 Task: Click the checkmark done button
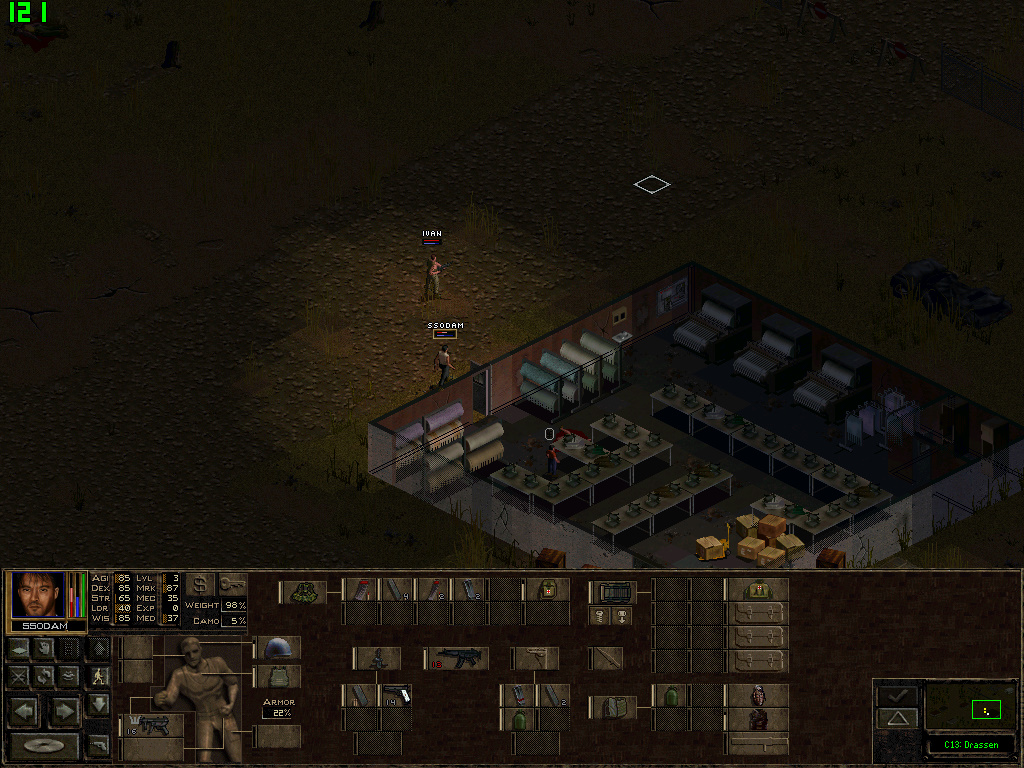pyautogui.click(x=897, y=694)
